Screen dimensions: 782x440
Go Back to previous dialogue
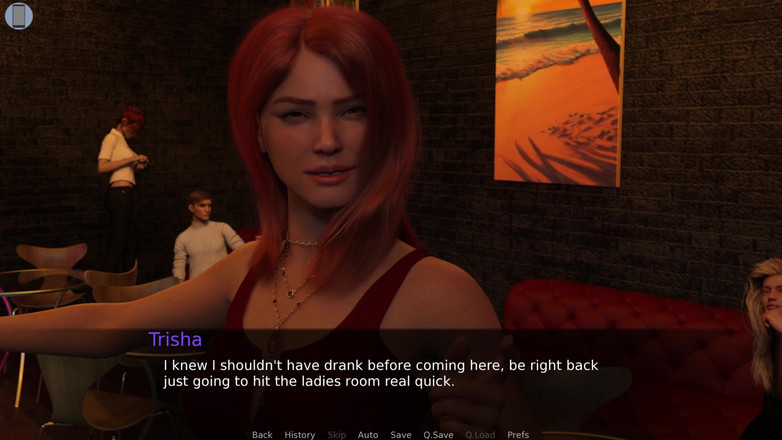click(x=262, y=435)
